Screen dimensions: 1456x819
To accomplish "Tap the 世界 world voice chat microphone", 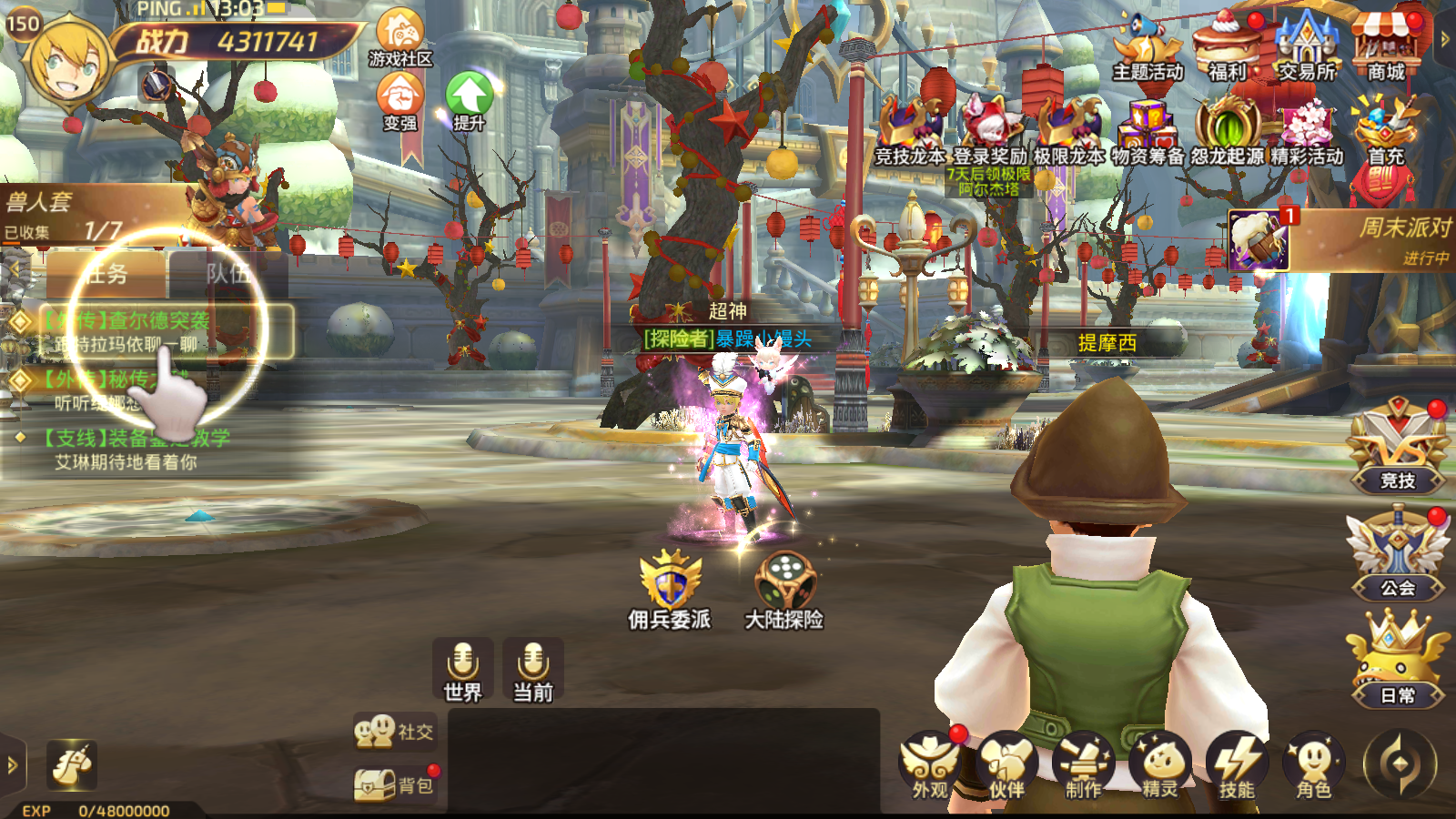I will [463, 671].
